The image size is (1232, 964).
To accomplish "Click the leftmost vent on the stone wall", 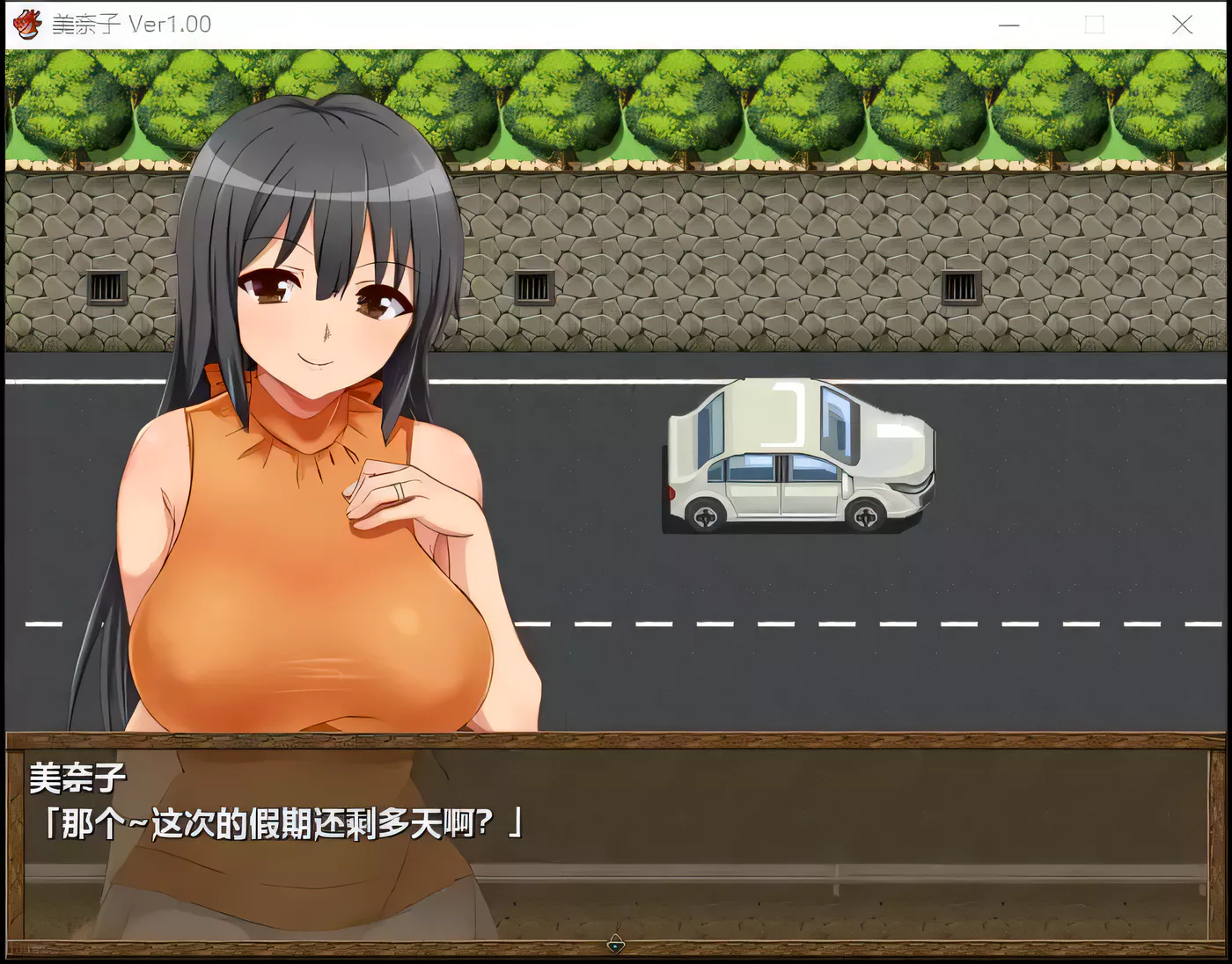I will [105, 286].
